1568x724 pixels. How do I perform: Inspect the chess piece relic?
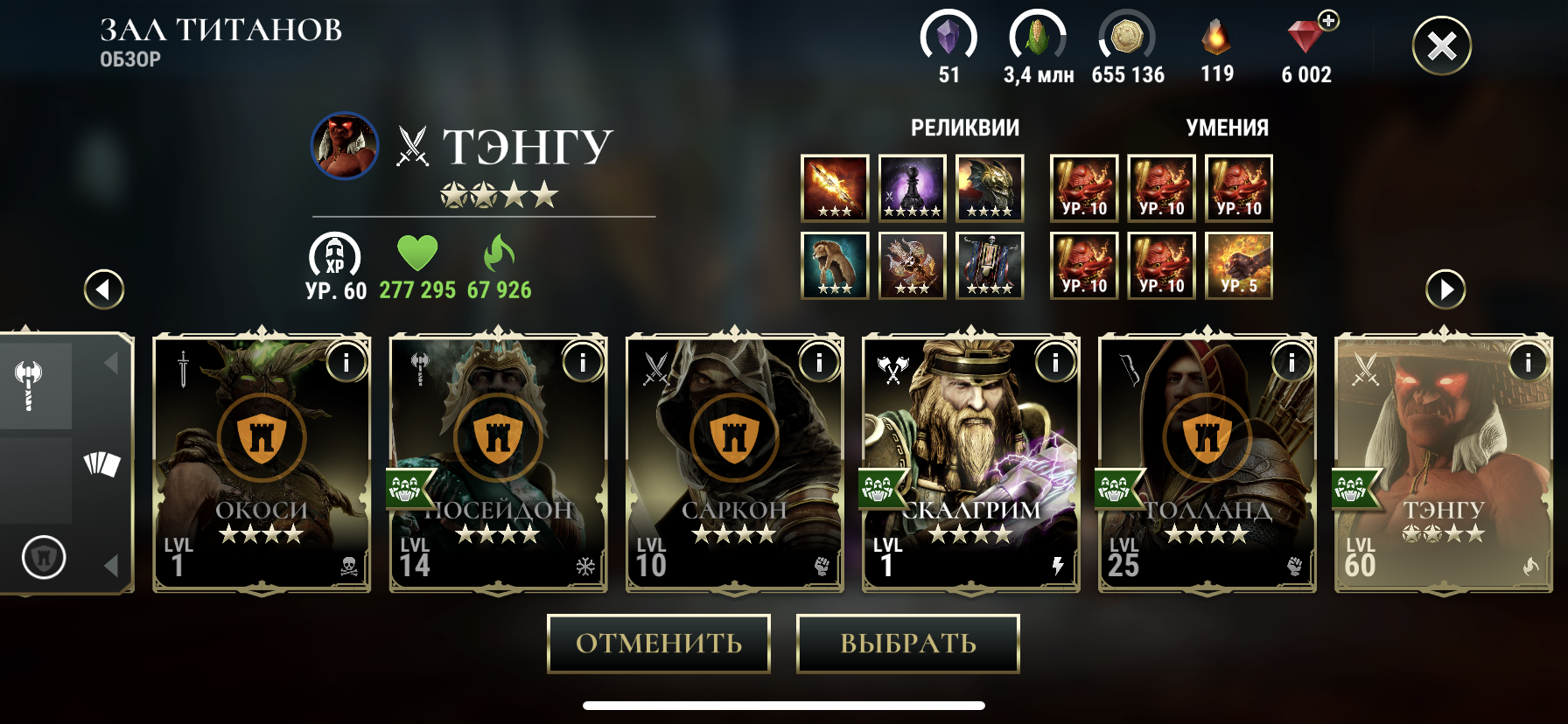coord(912,188)
